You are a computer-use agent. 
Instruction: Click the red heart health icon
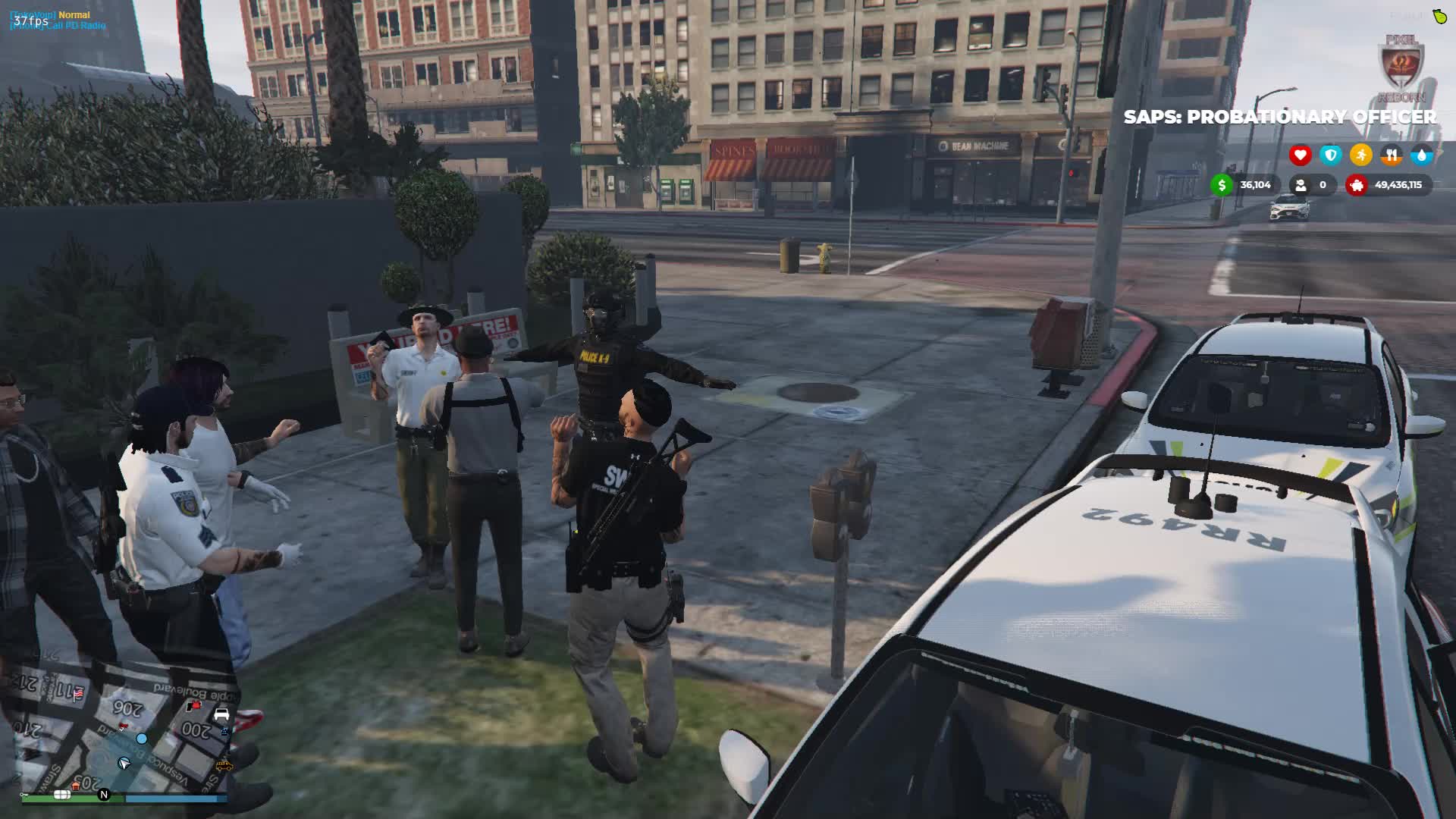click(x=1300, y=155)
